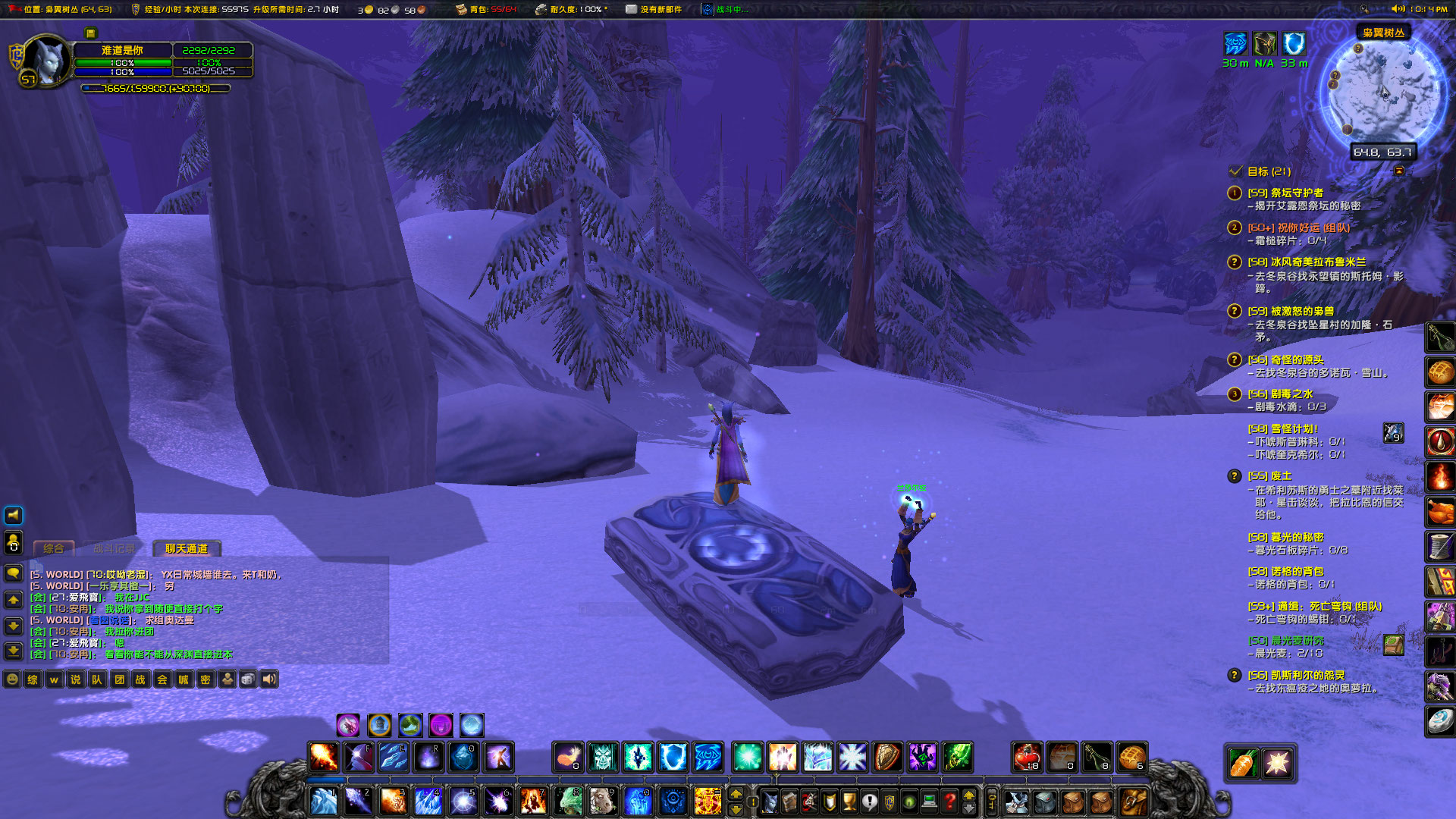The height and width of the screenshot is (819, 1456).
Task: Select the 综合 chat tab
Action: [53, 548]
